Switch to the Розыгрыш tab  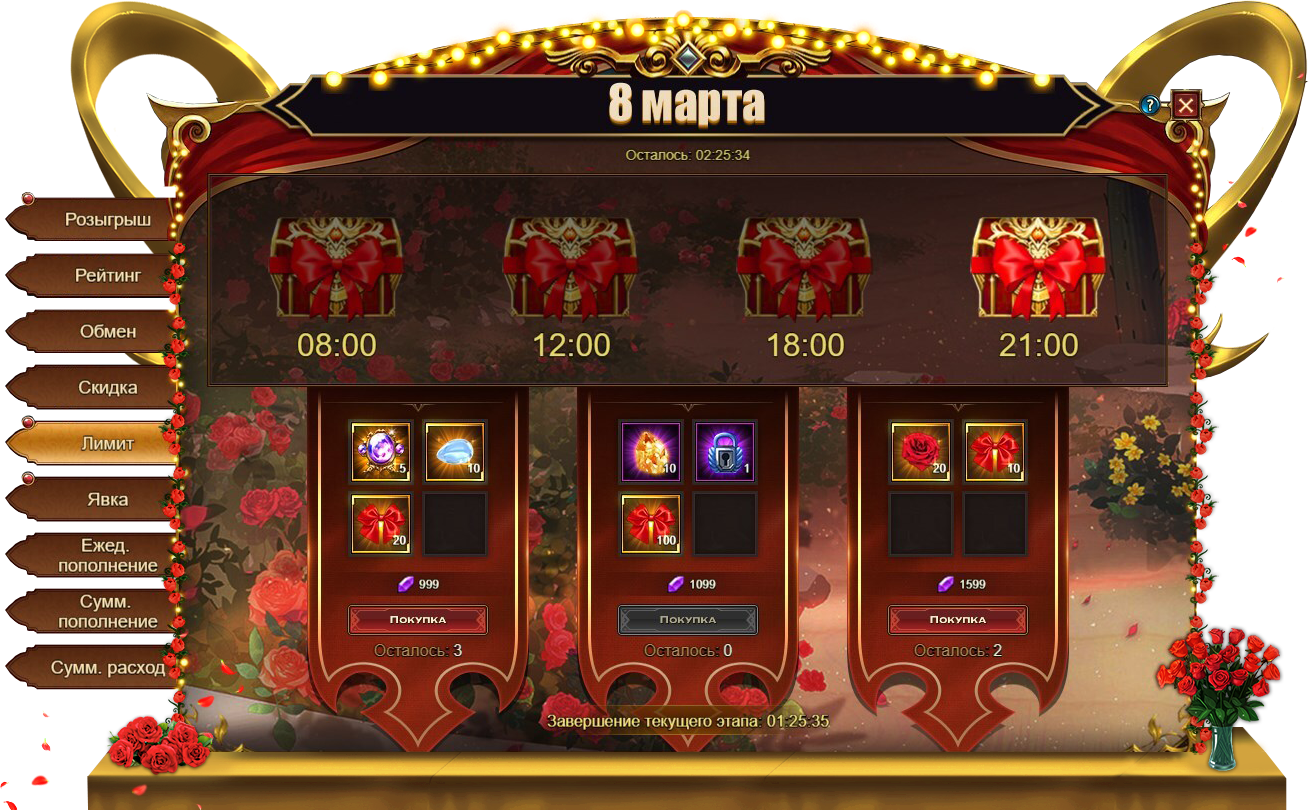pyautogui.click(x=106, y=220)
